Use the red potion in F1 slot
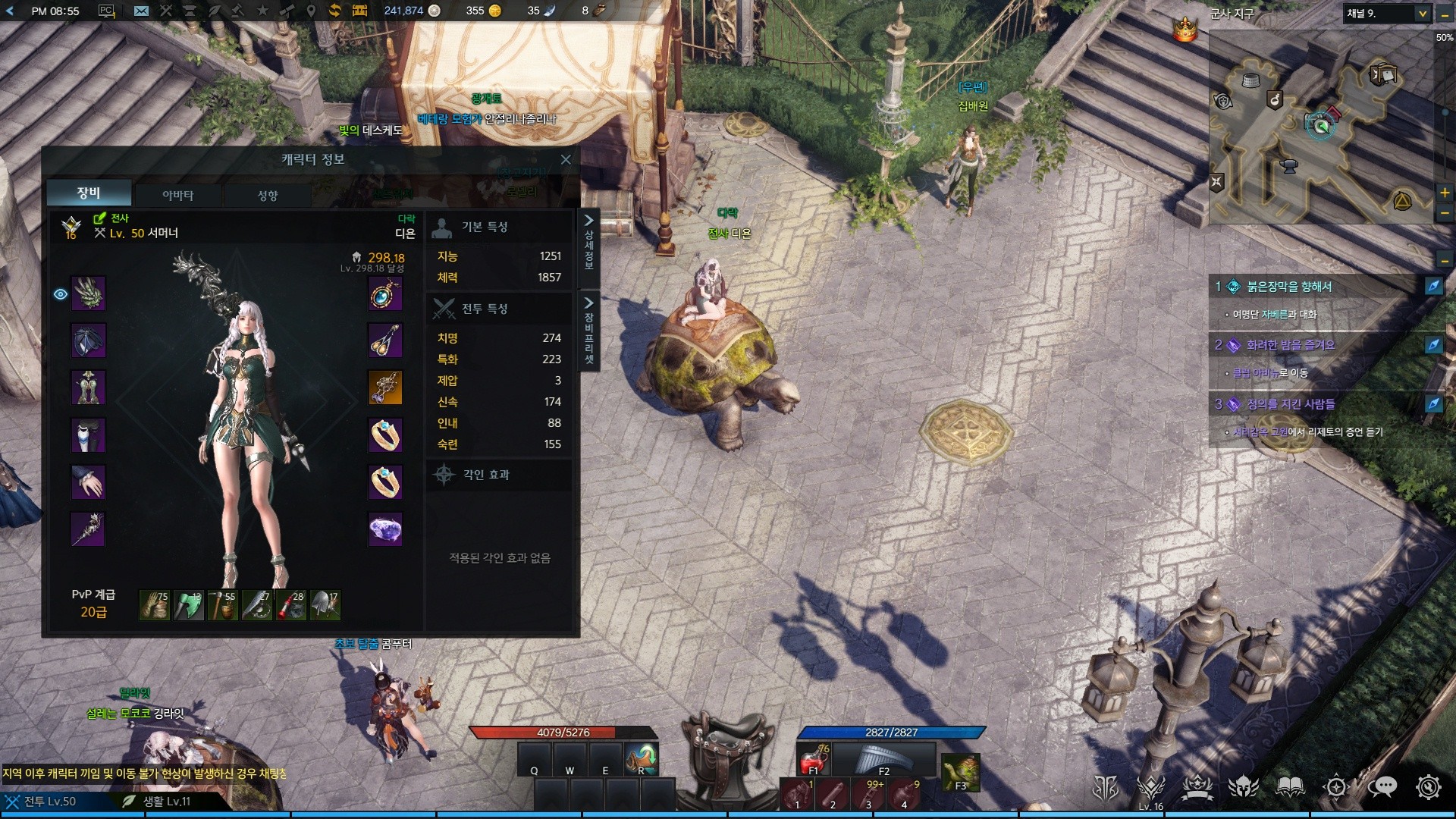The image size is (1456, 819). click(x=813, y=759)
